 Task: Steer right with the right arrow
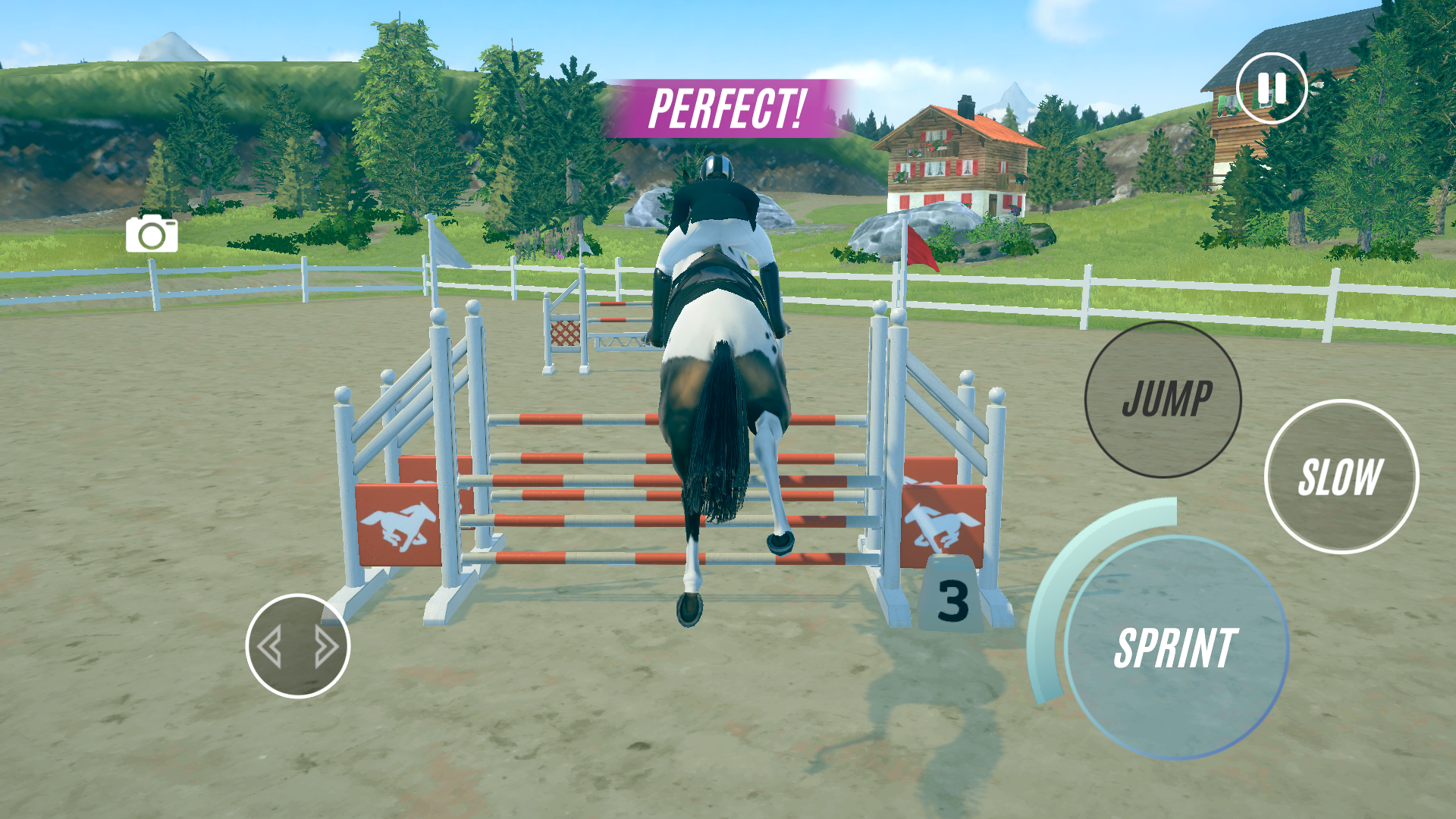(326, 647)
